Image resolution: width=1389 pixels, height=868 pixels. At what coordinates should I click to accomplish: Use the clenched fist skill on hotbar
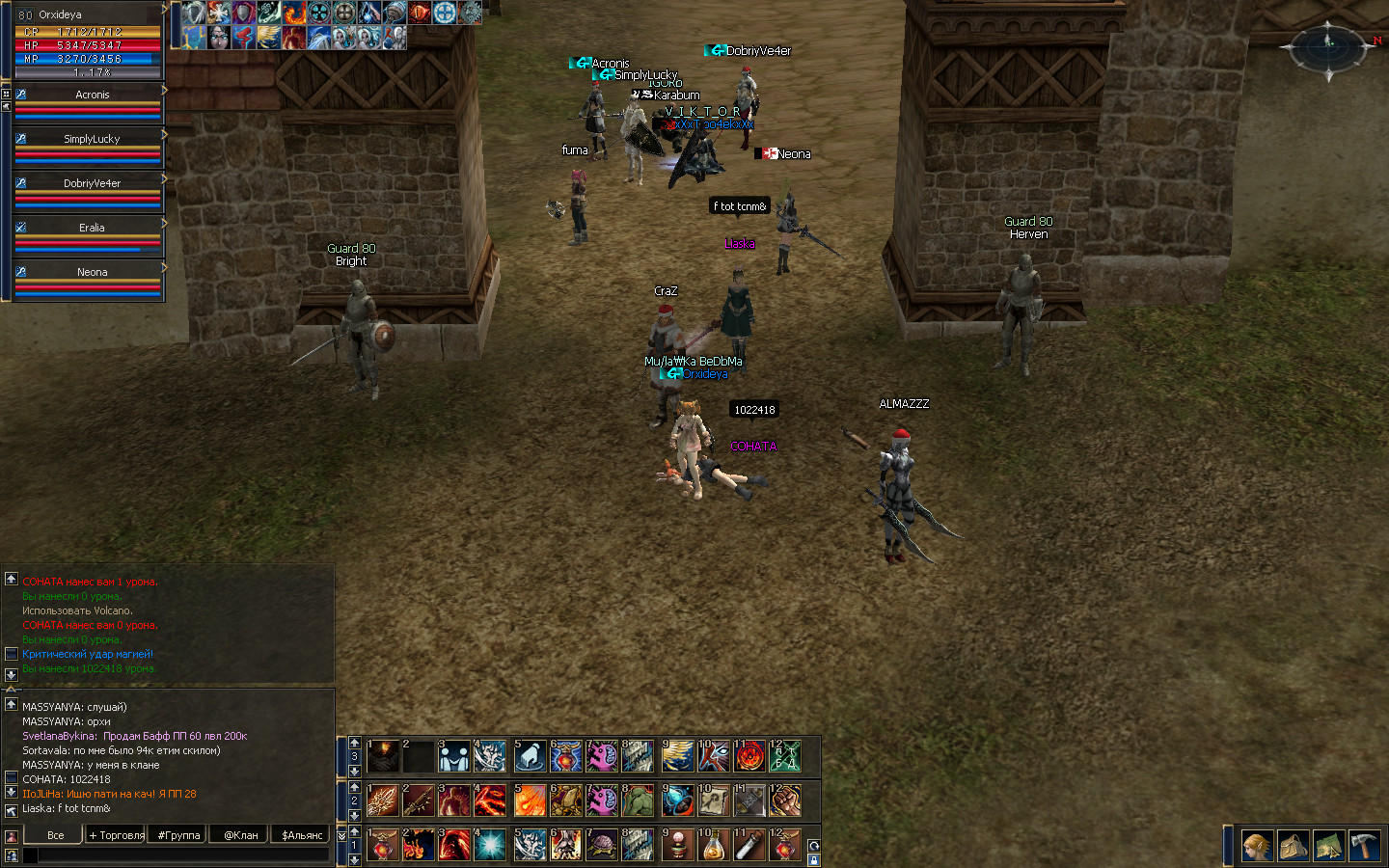(x=785, y=800)
